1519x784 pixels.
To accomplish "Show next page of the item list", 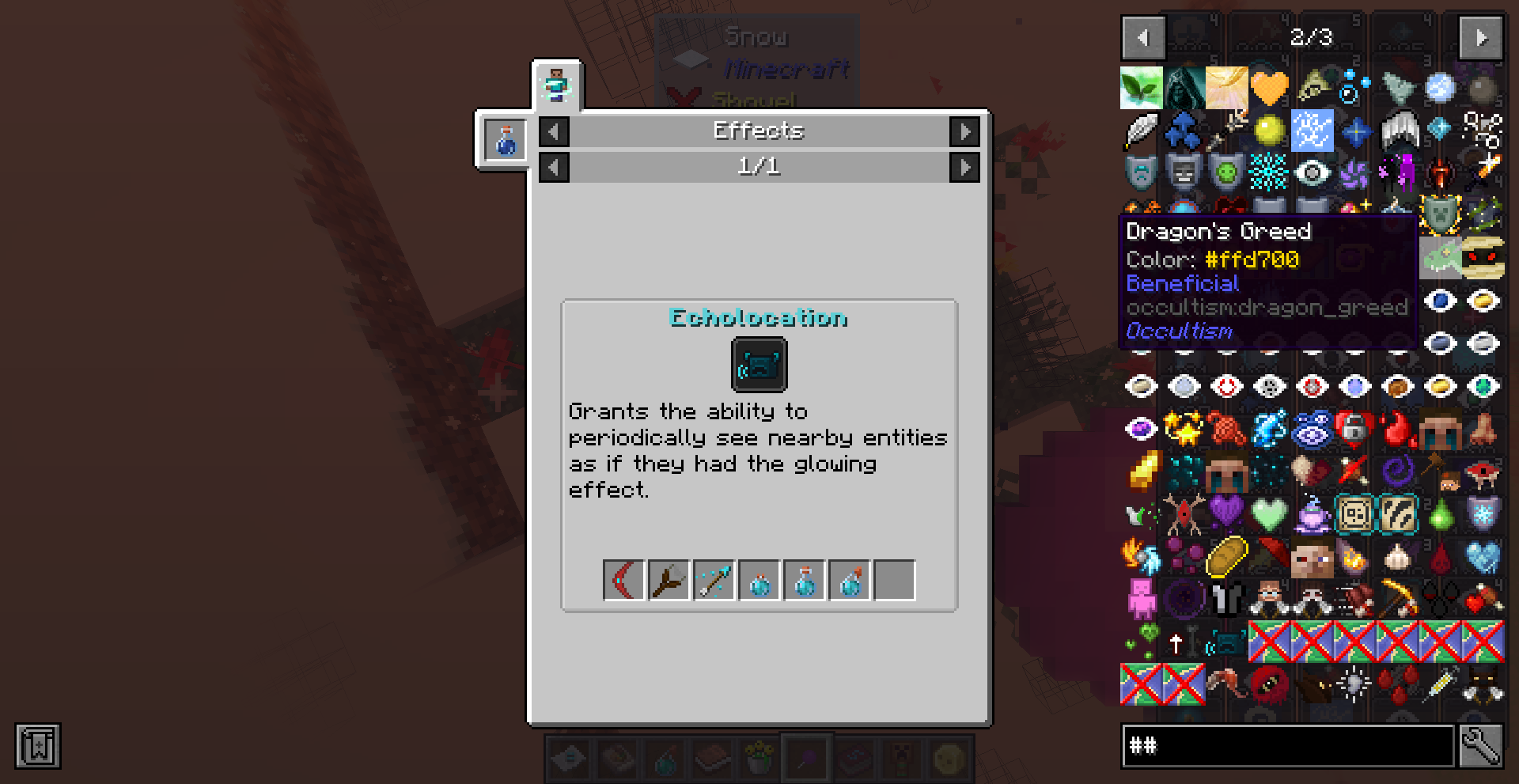I will point(1480,37).
